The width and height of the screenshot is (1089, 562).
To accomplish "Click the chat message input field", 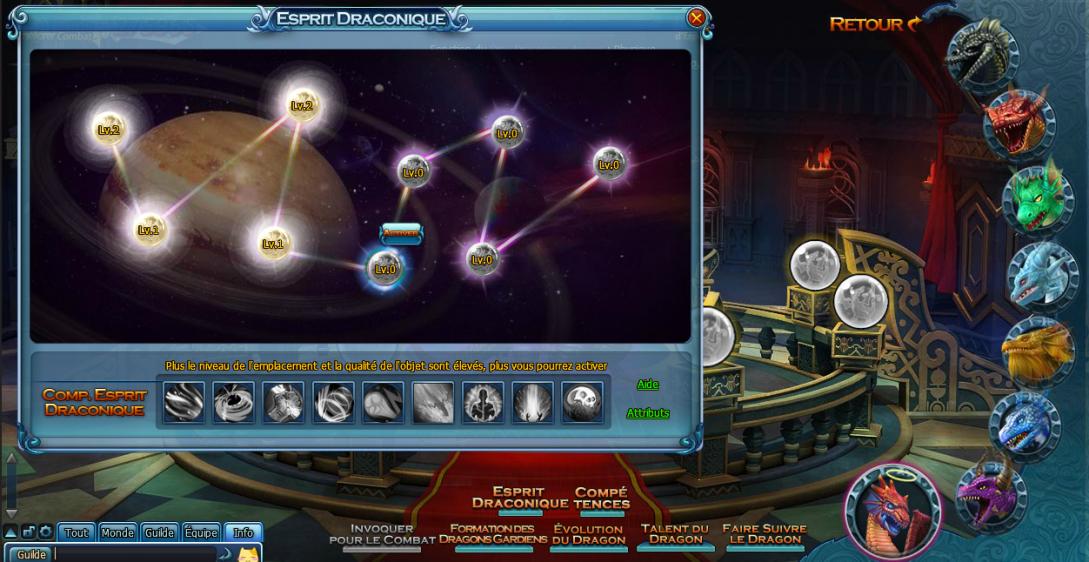I will click(135, 554).
